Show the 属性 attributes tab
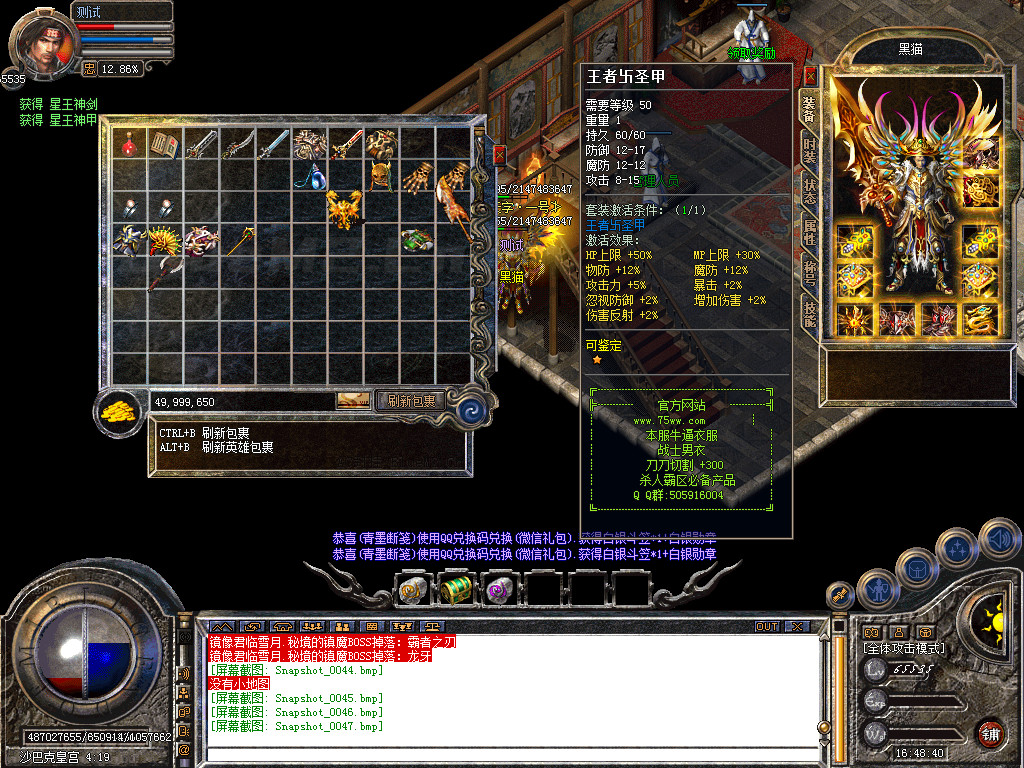 tap(809, 233)
